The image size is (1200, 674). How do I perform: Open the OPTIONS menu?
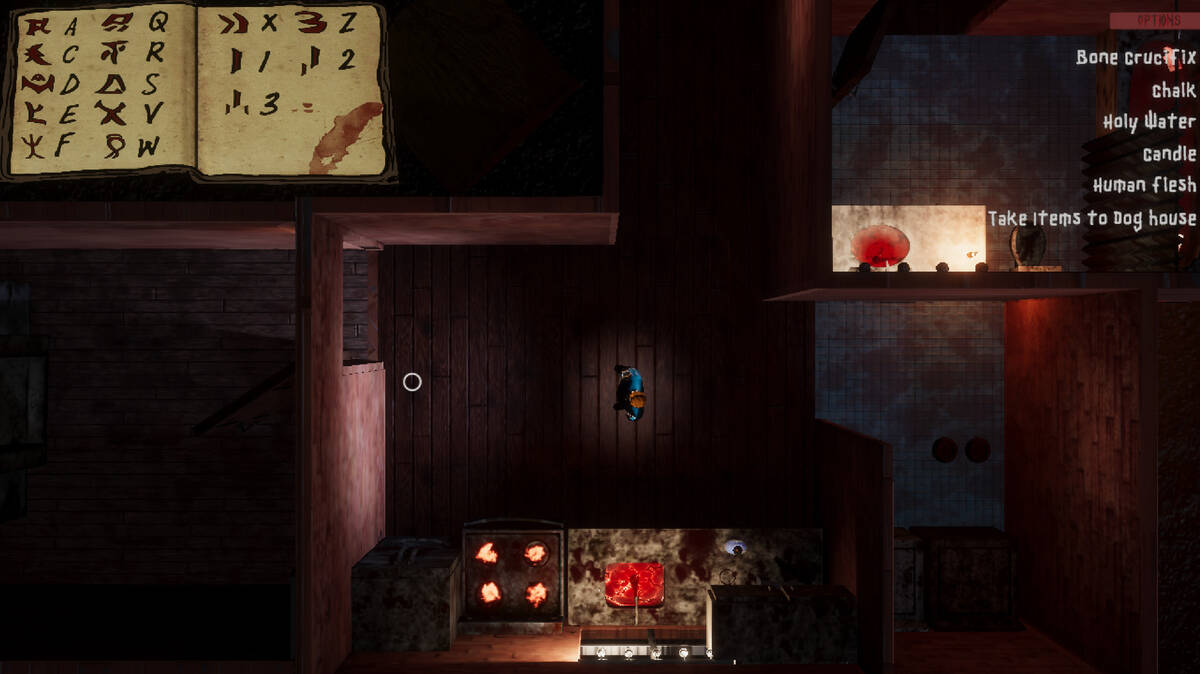tap(1153, 20)
